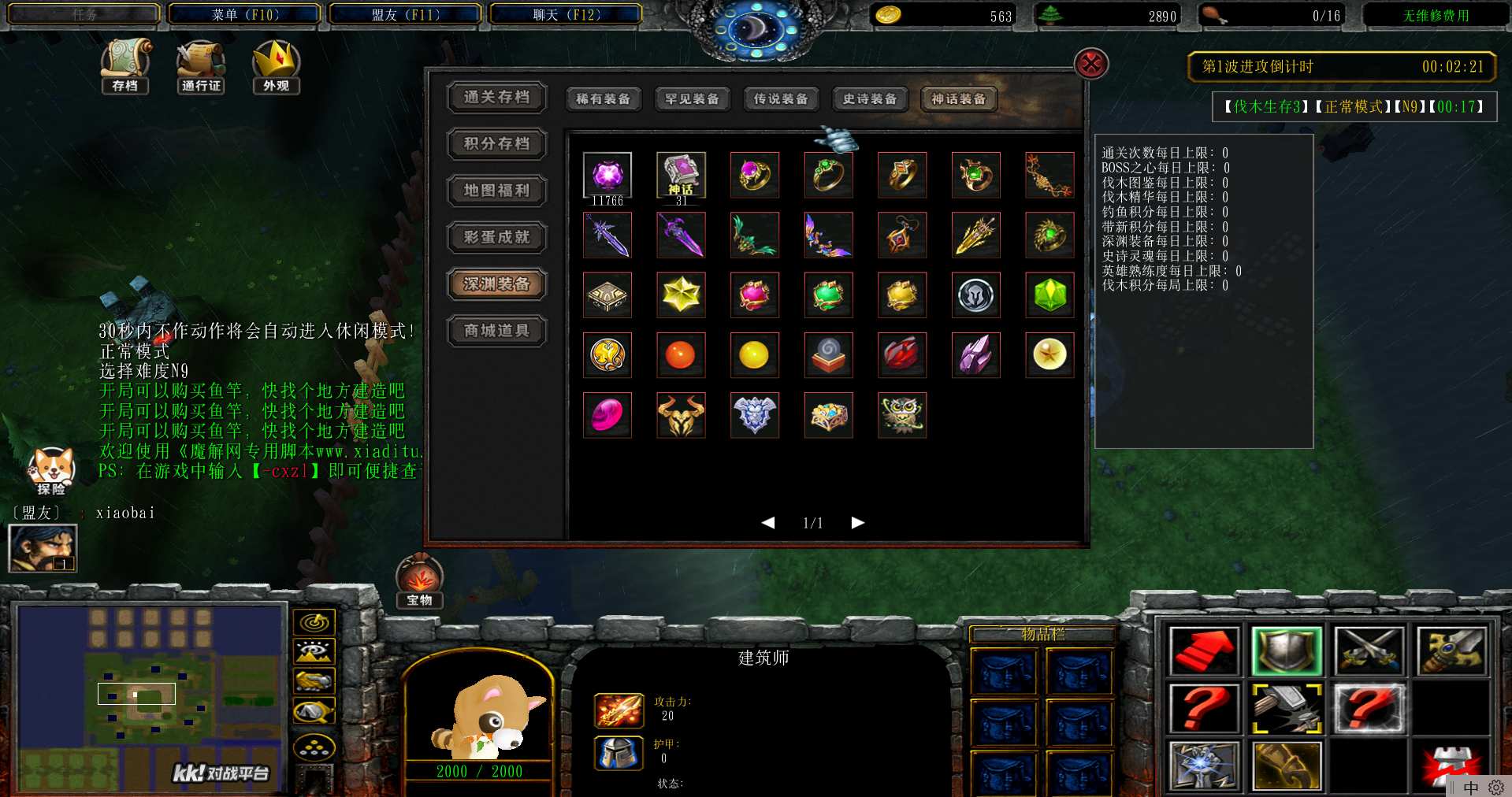Activate the red arrow command icon

pyautogui.click(x=1204, y=651)
